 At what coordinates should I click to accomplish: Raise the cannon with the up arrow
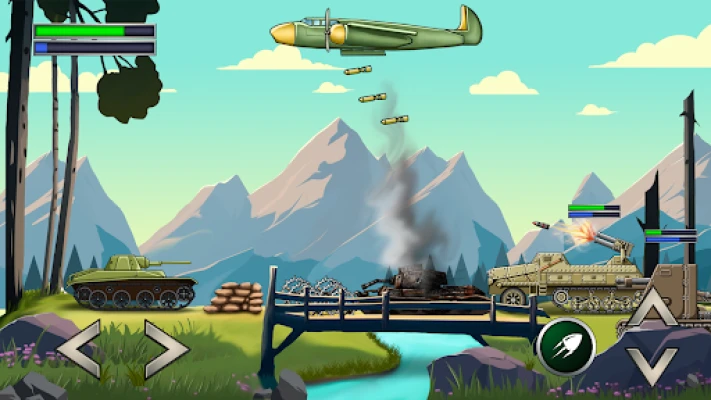click(x=653, y=308)
